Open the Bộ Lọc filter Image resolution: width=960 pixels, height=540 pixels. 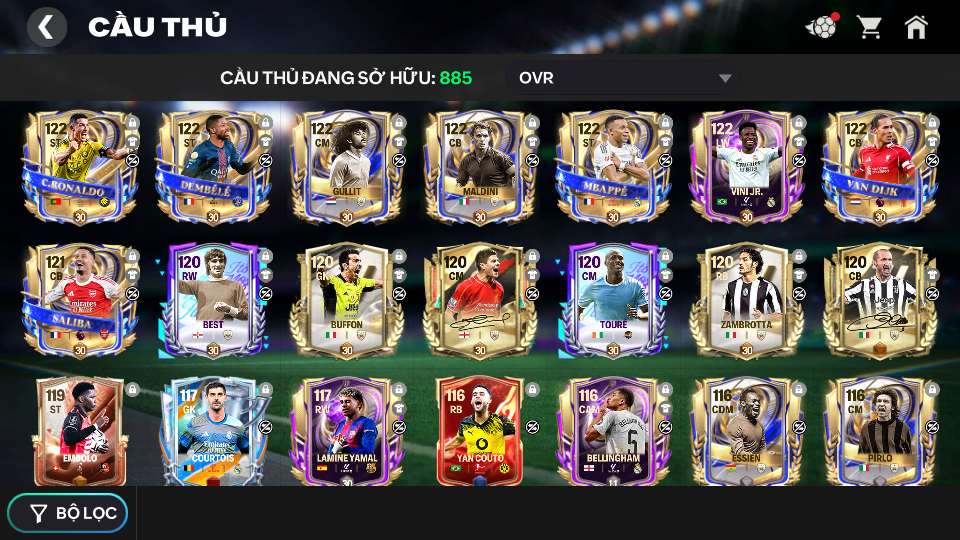[x=68, y=513]
